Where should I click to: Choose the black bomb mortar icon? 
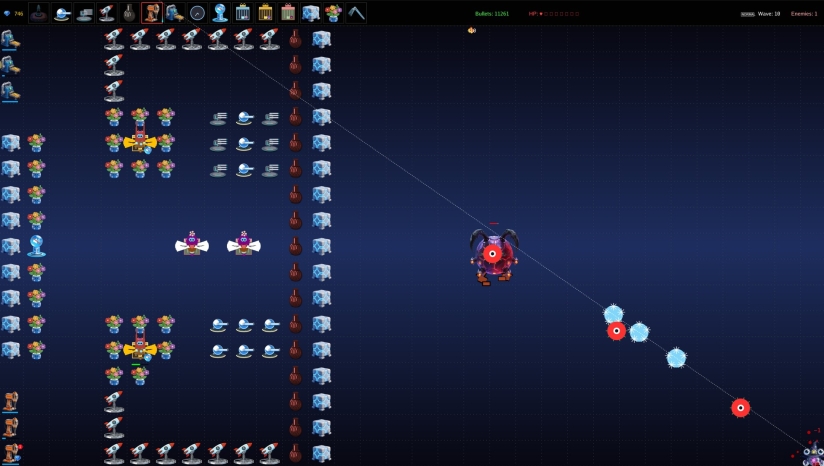(x=130, y=13)
